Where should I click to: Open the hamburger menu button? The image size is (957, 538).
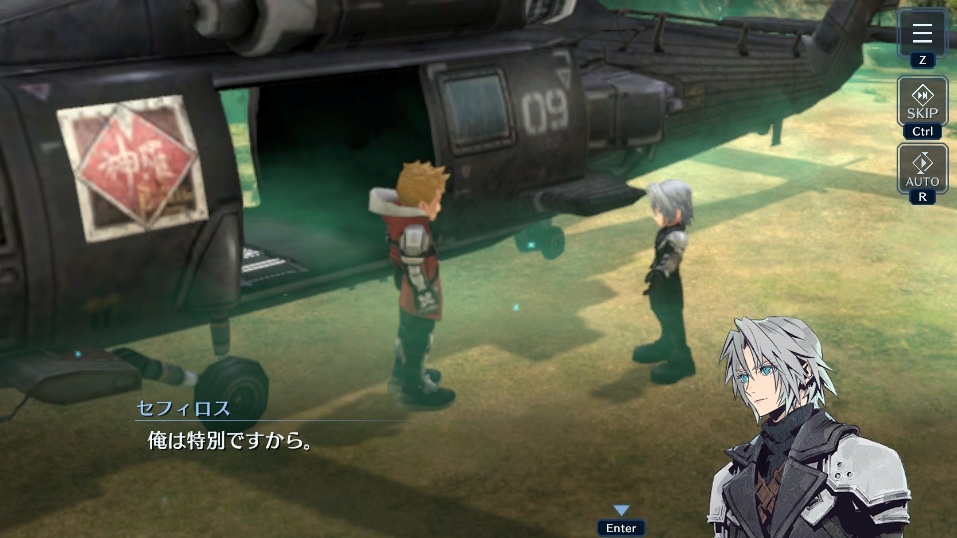(922, 32)
